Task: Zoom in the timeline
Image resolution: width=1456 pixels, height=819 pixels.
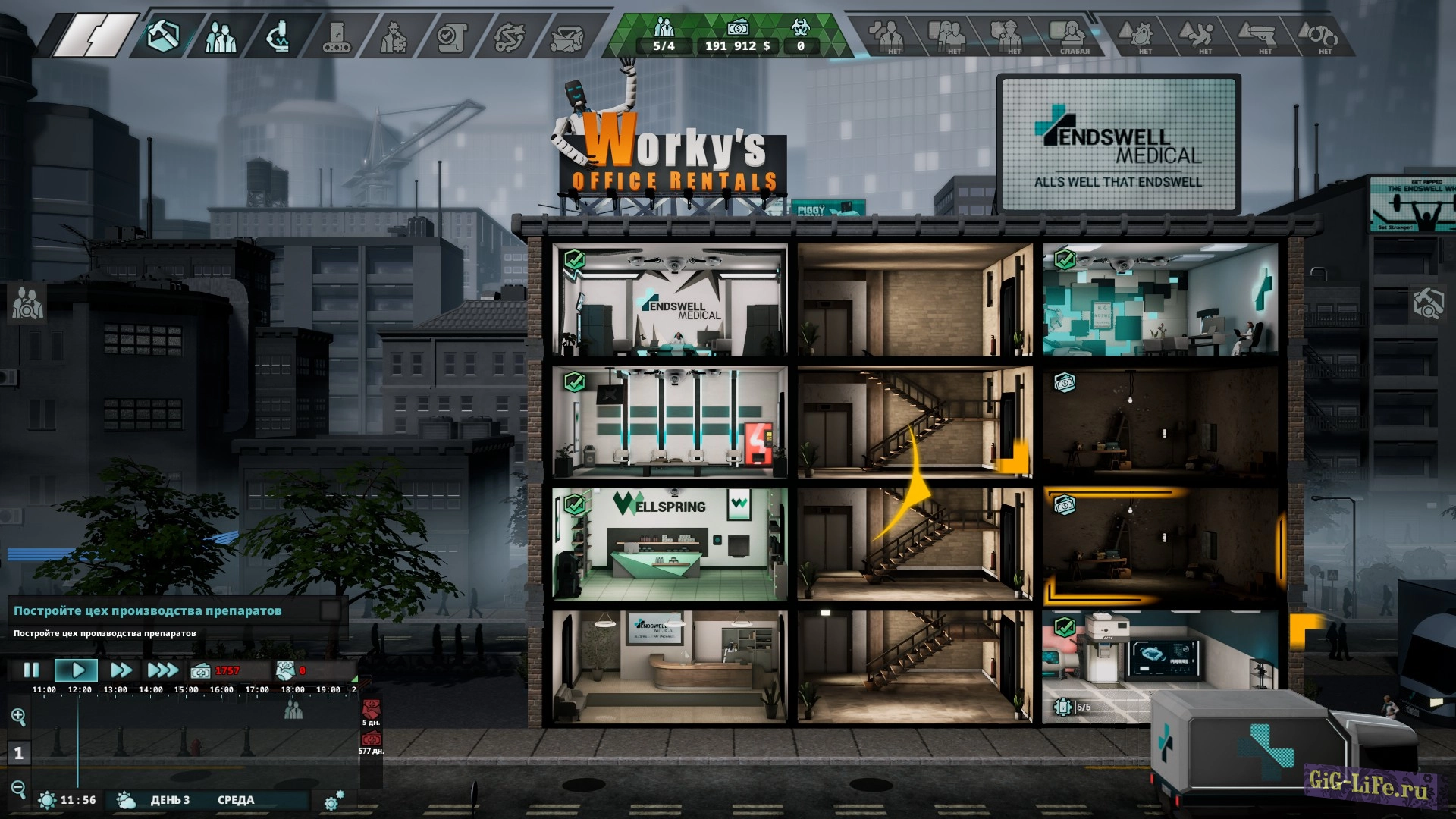Action: coord(19,716)
